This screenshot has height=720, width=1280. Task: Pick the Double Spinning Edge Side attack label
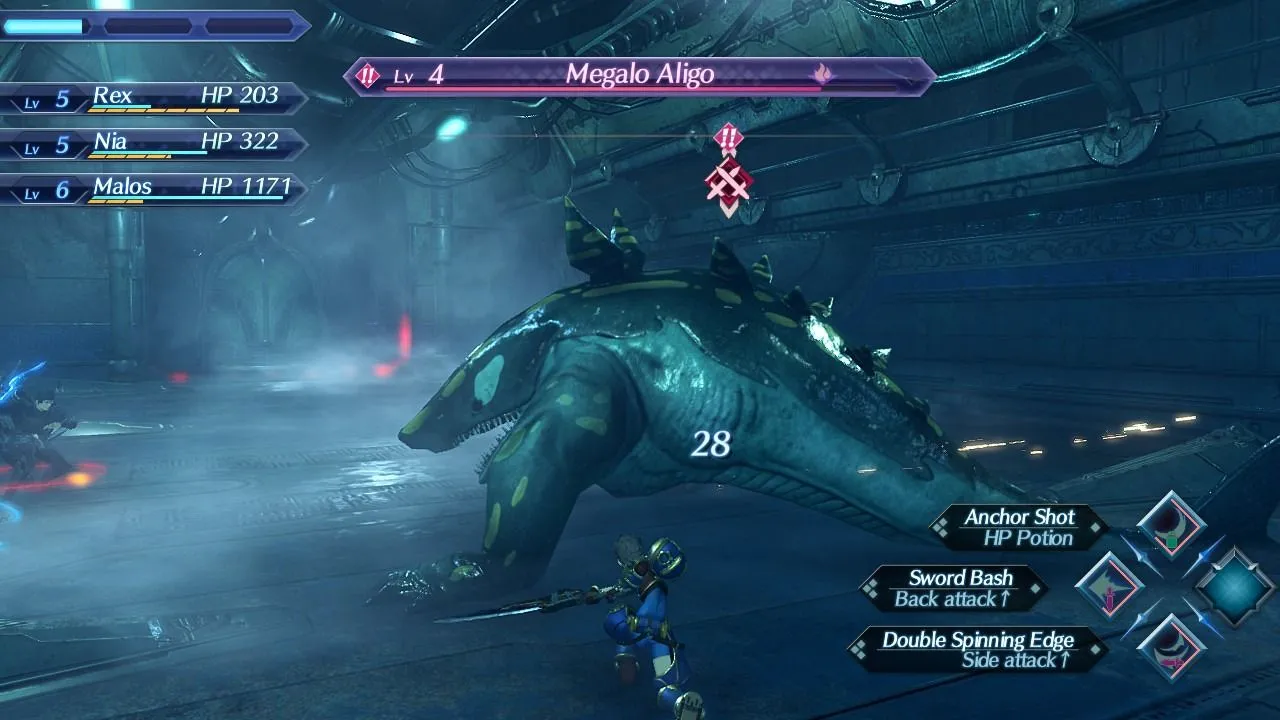[x=977, y=649]
